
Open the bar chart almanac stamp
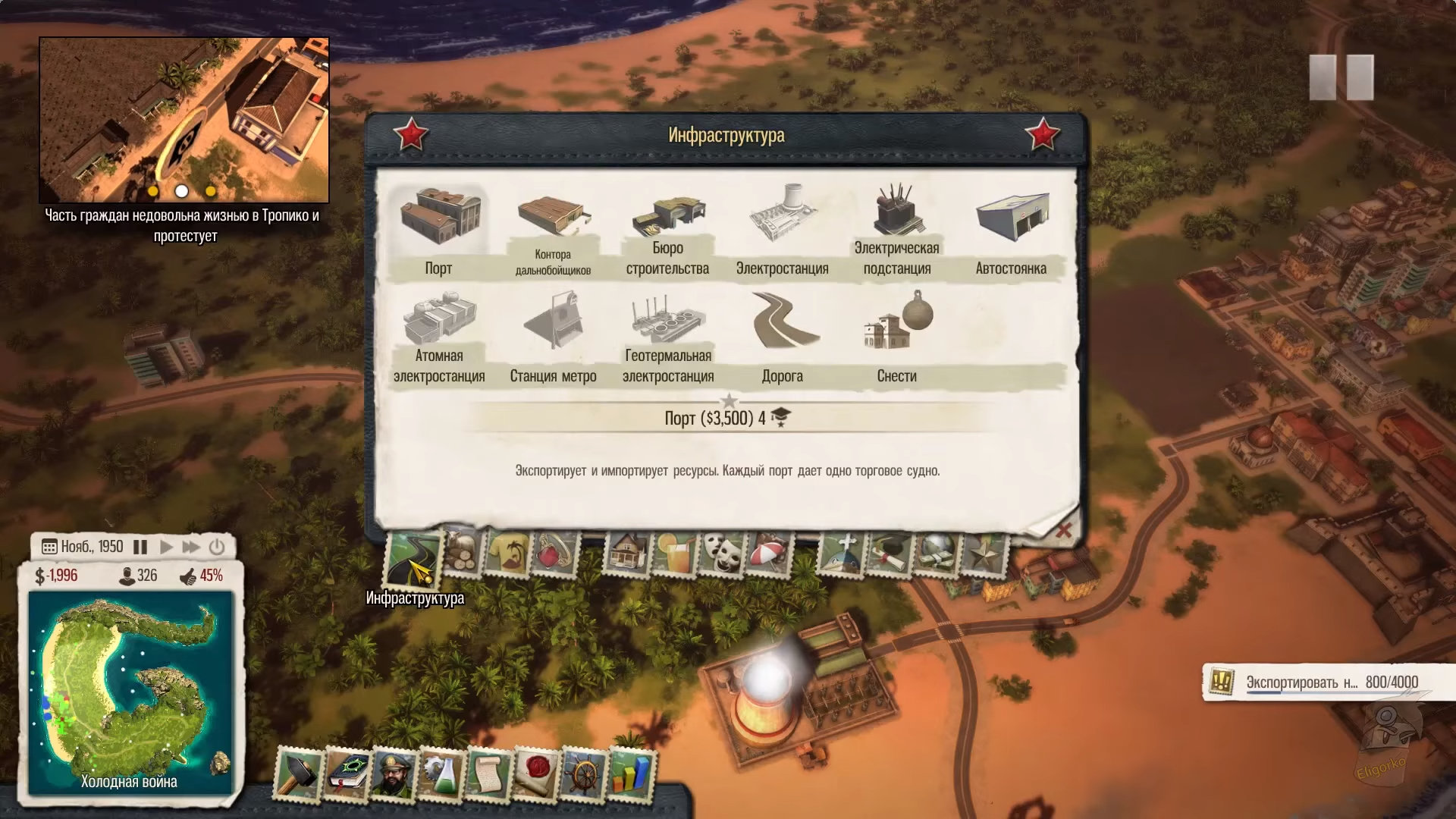(x=631, y=775)
